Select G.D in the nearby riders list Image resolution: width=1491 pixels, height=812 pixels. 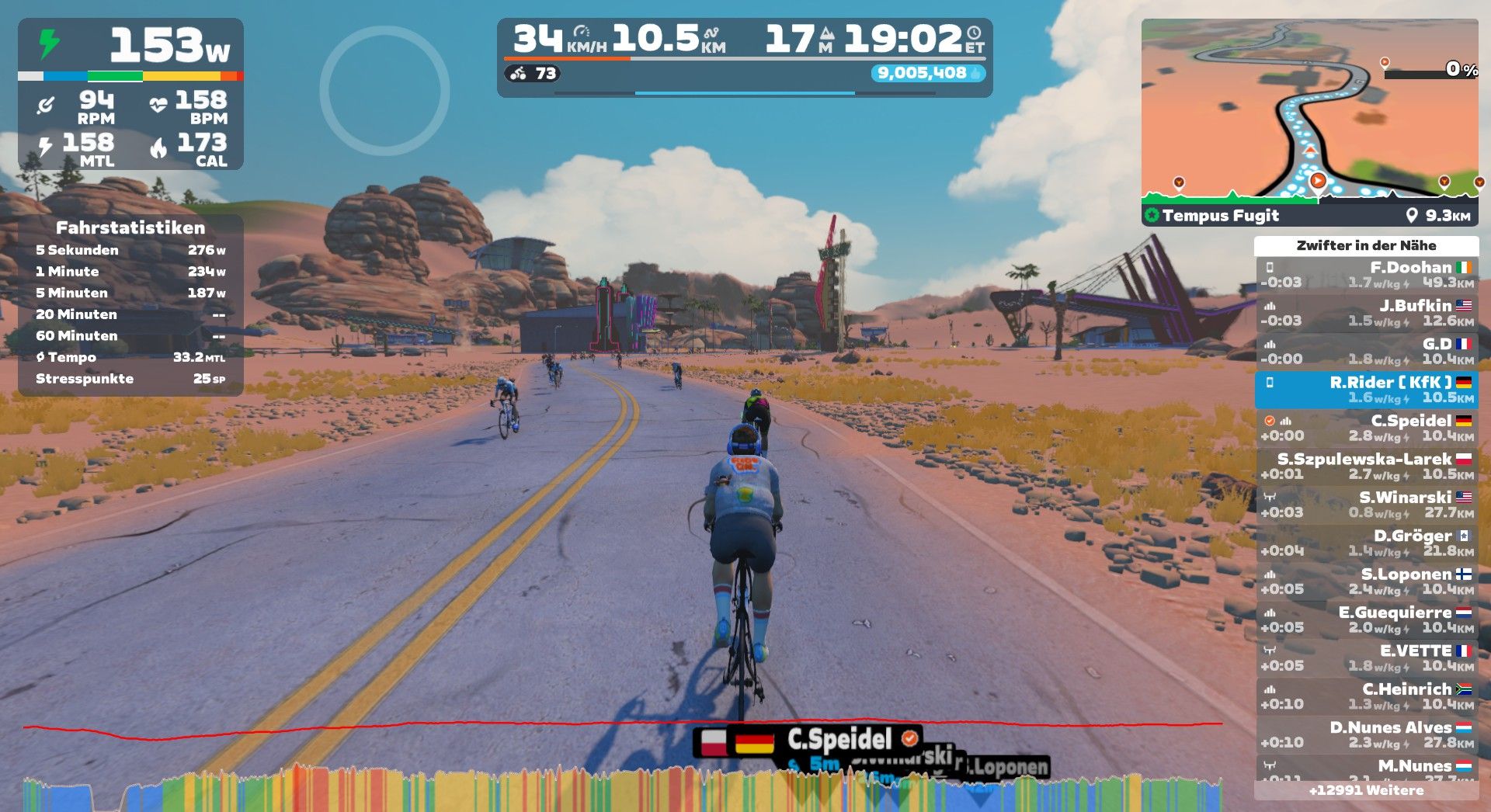coord(1366,351)
